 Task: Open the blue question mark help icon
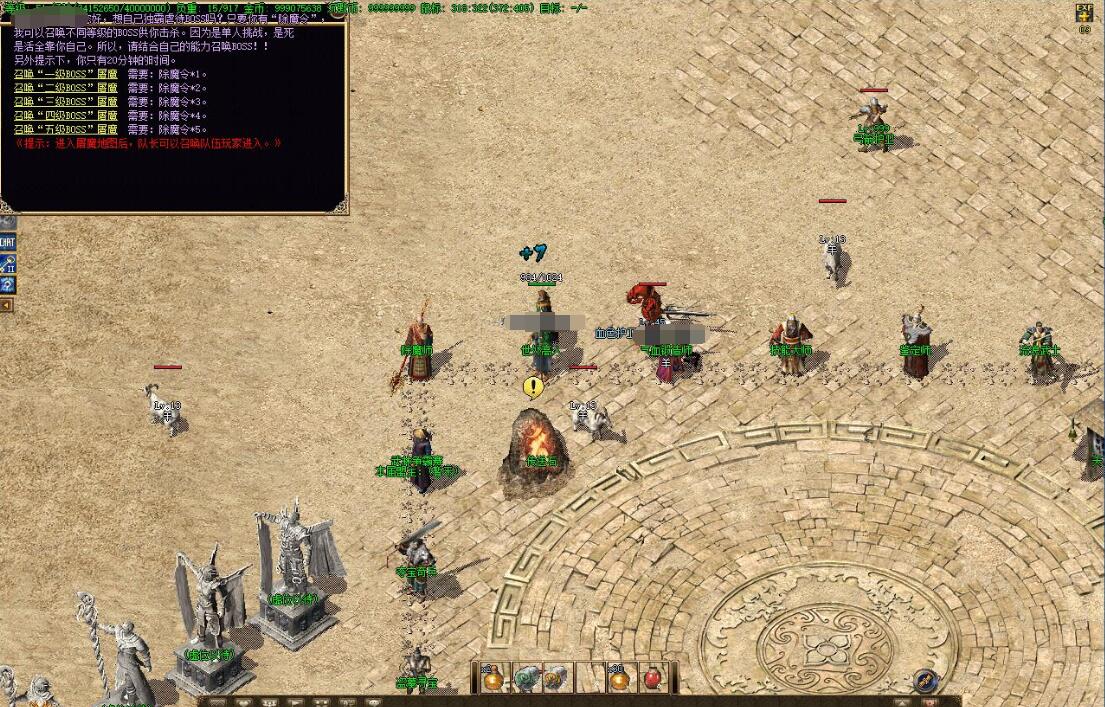pos(7,285)
